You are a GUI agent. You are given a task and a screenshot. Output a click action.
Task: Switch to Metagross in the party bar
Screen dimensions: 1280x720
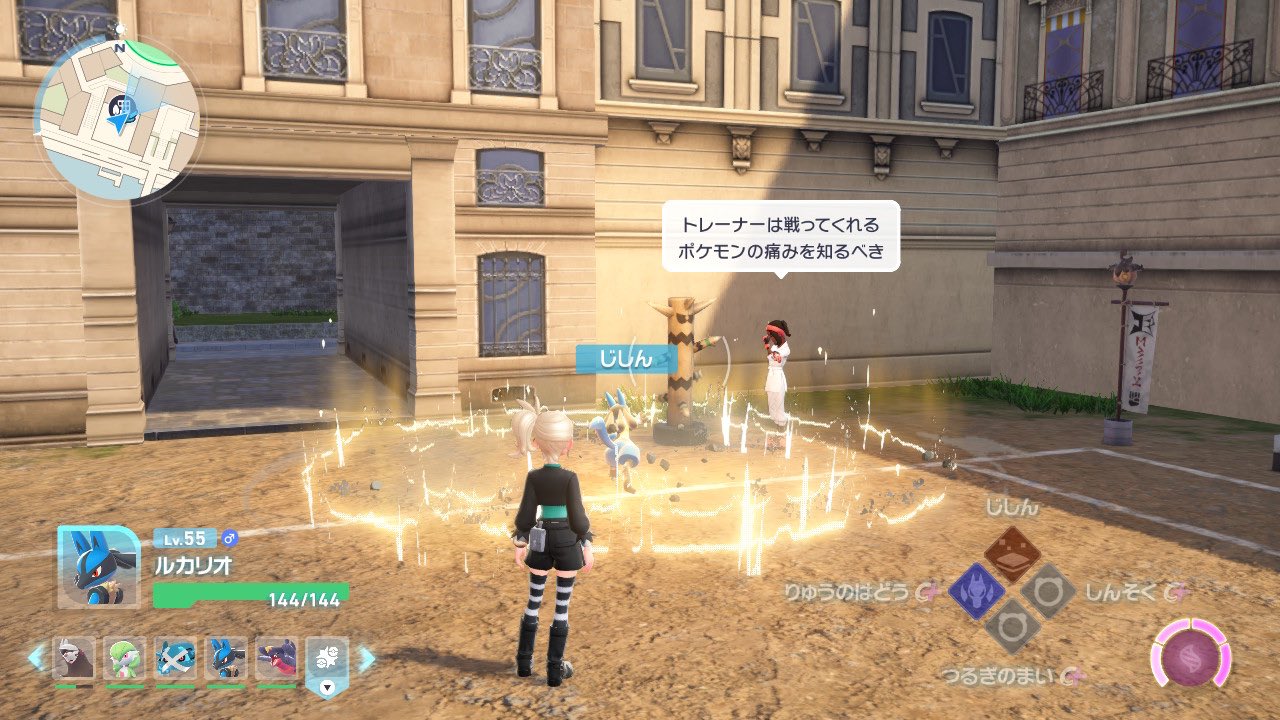176,659
